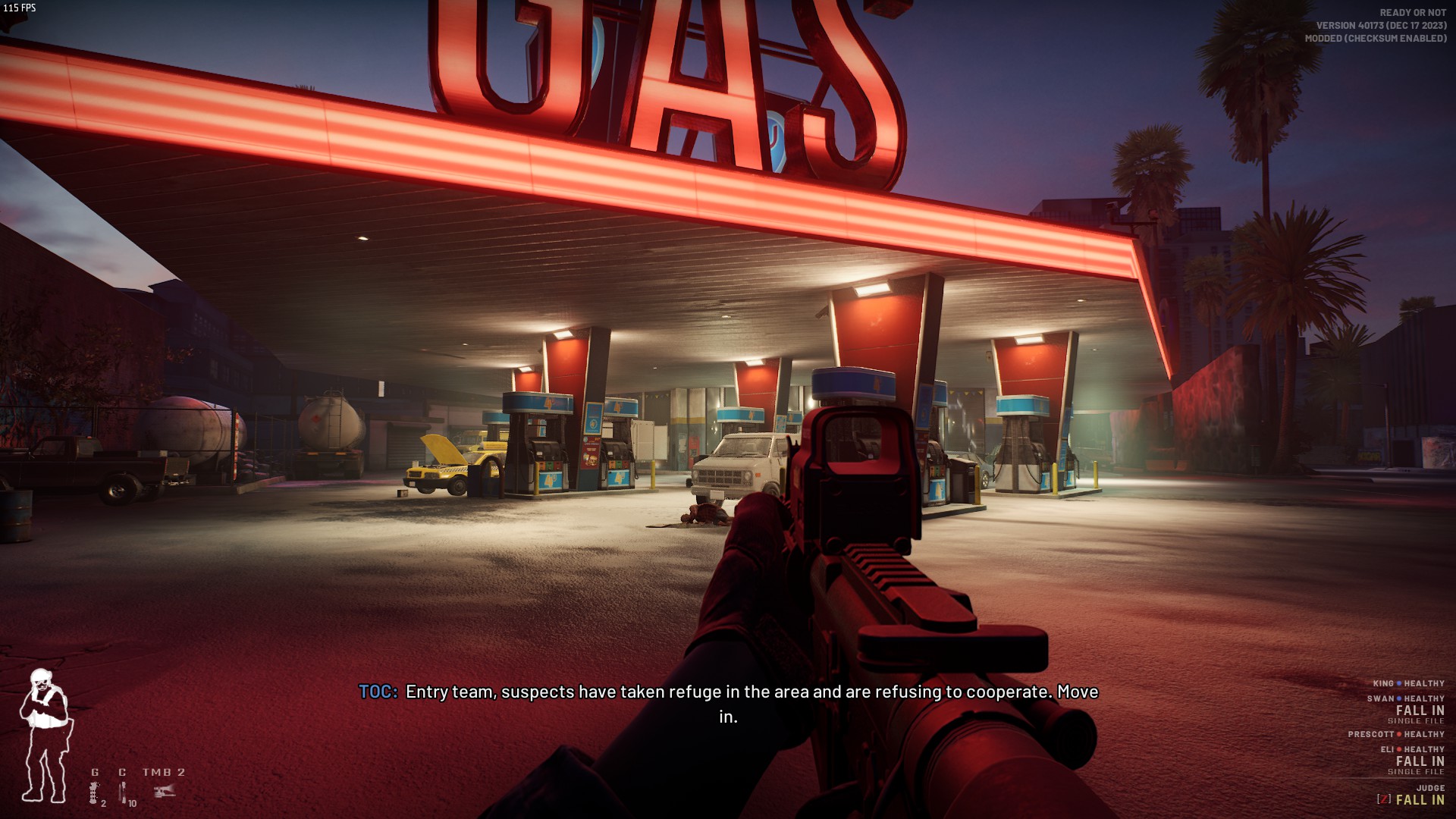Screen dimensions: 1456x819
Task: Select the chemlight equipment icon
Action: click(x=124, y=792)
